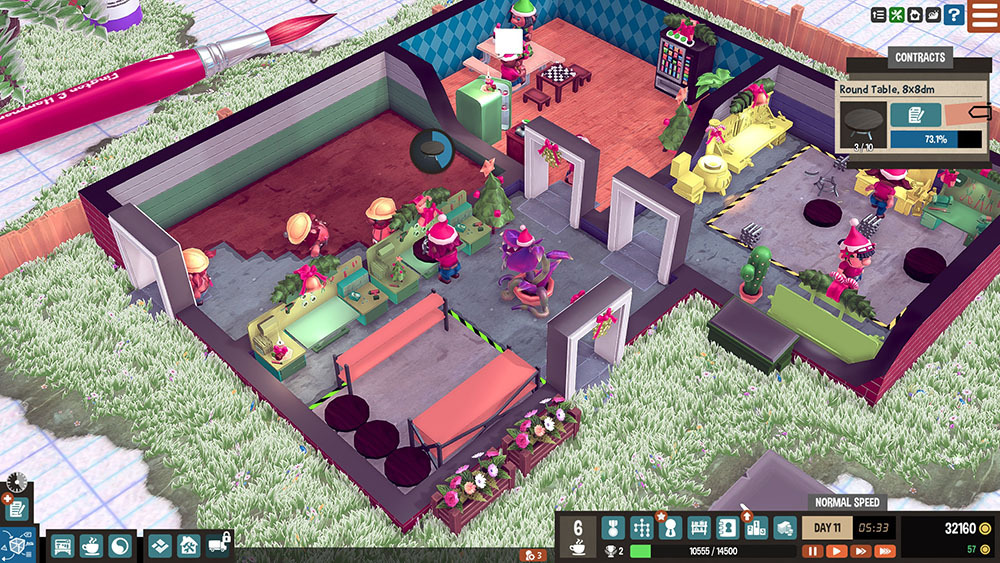Open the contacts book panel
This screenshot has height=563, width=1000.
coord(728,528)
